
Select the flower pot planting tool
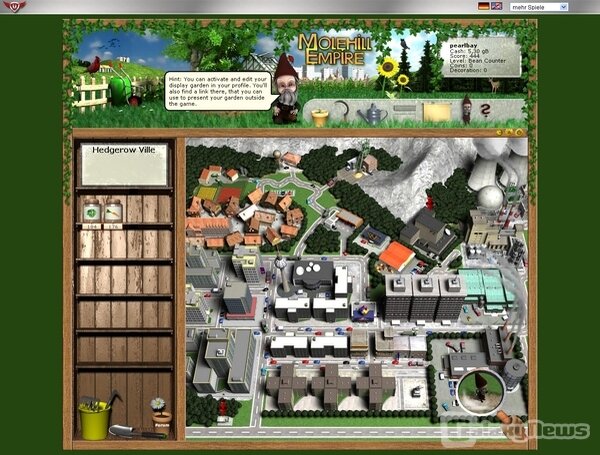pyautogui.click(x=320, y=116)
